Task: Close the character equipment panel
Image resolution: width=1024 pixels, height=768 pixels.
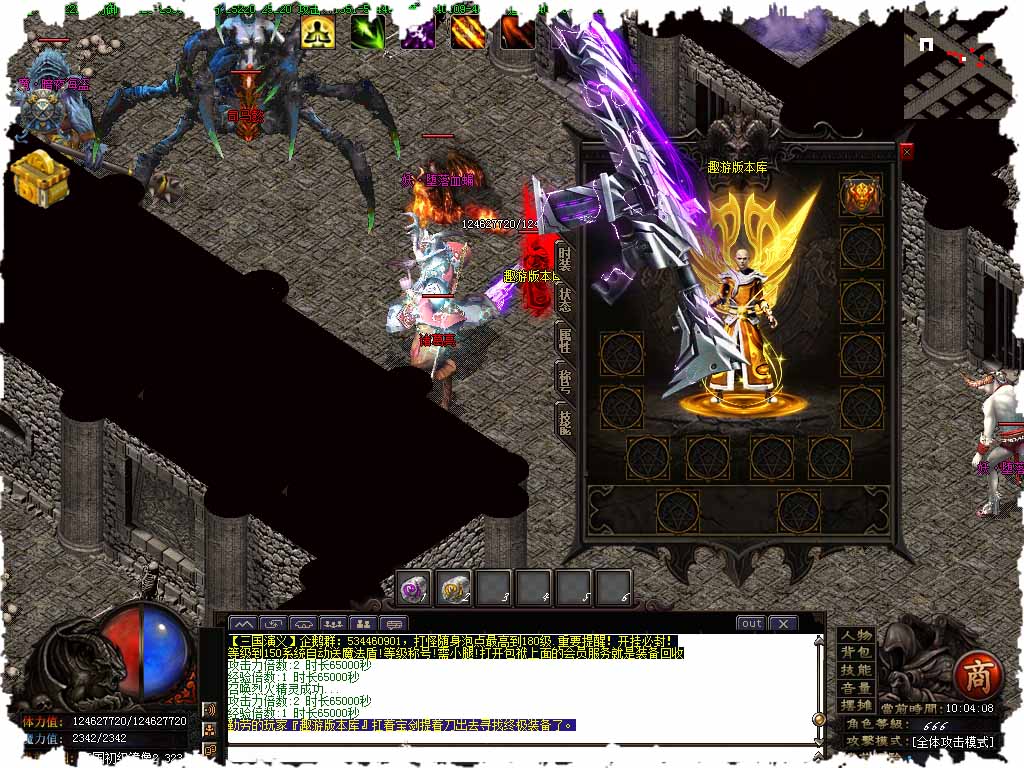Action: (x=906, y=152)
